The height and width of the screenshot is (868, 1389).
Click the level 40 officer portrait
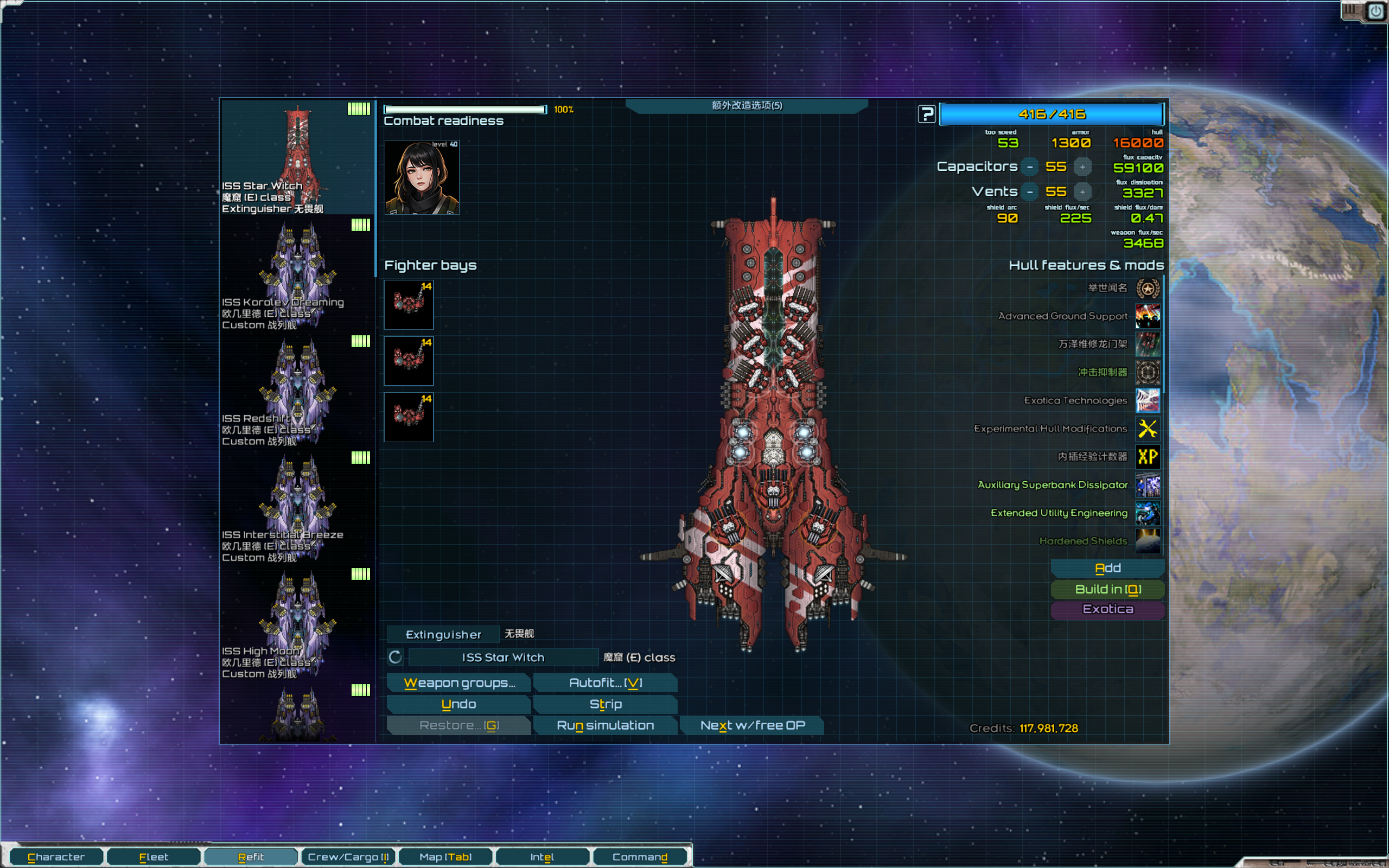coord(421,177)
